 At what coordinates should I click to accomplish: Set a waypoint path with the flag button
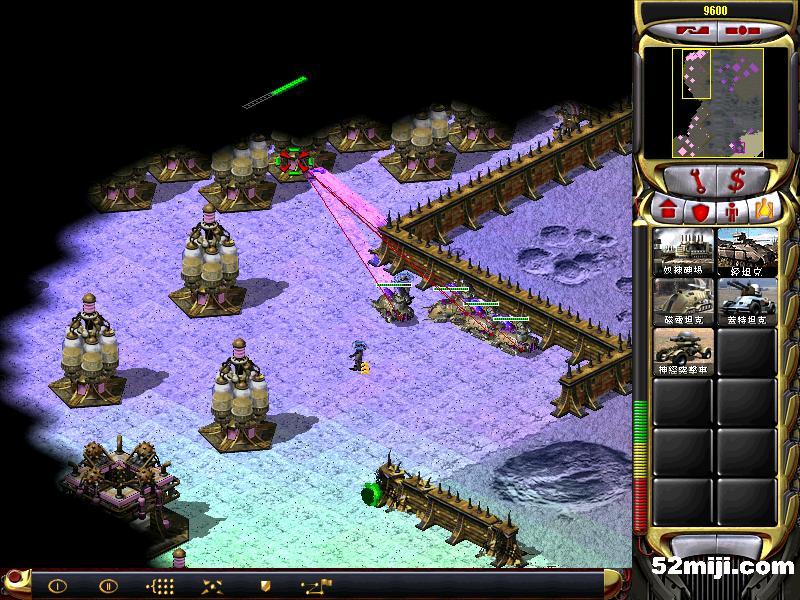point(318,586)
